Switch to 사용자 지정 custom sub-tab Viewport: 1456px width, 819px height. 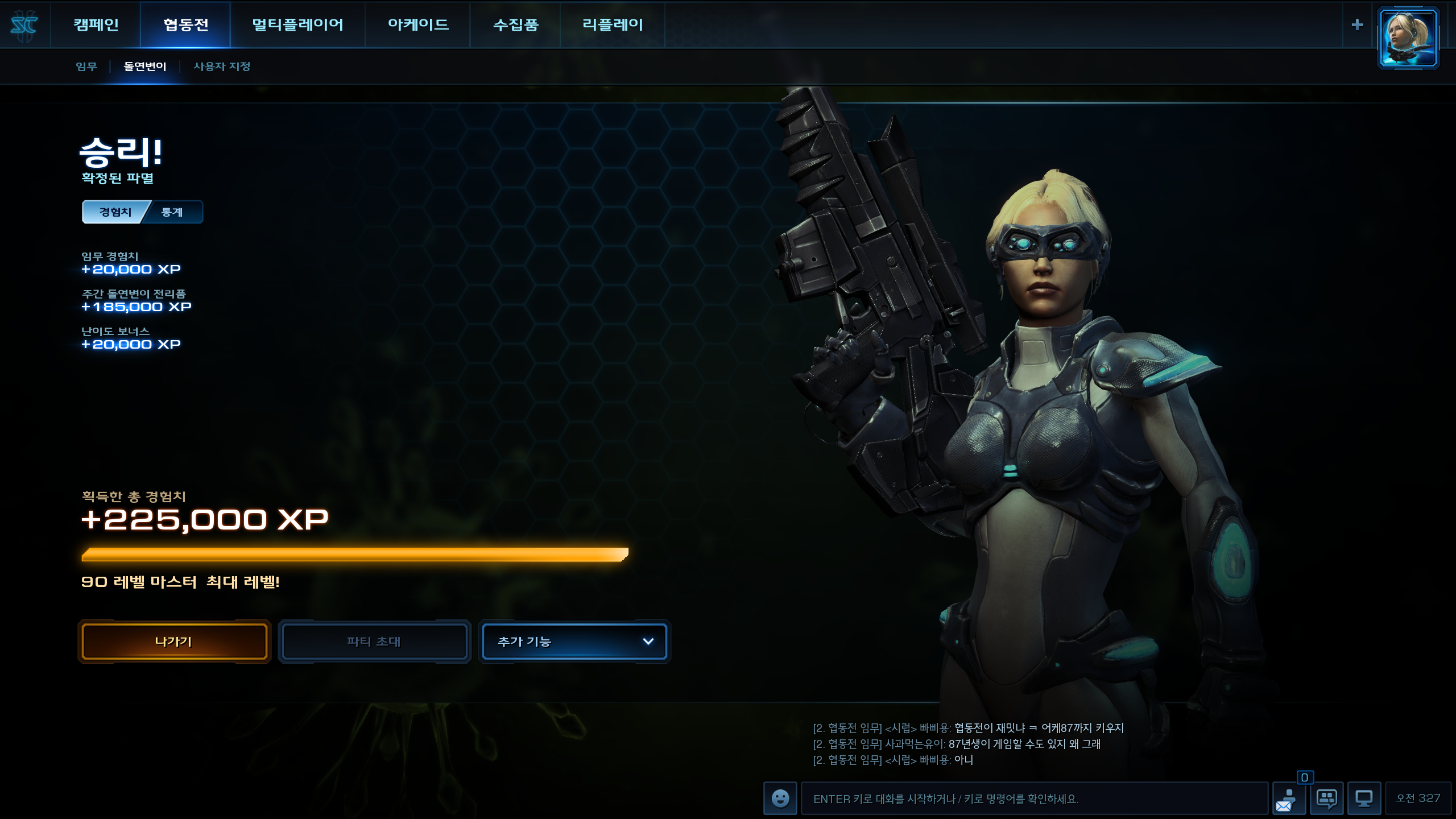tap(222, 67)
